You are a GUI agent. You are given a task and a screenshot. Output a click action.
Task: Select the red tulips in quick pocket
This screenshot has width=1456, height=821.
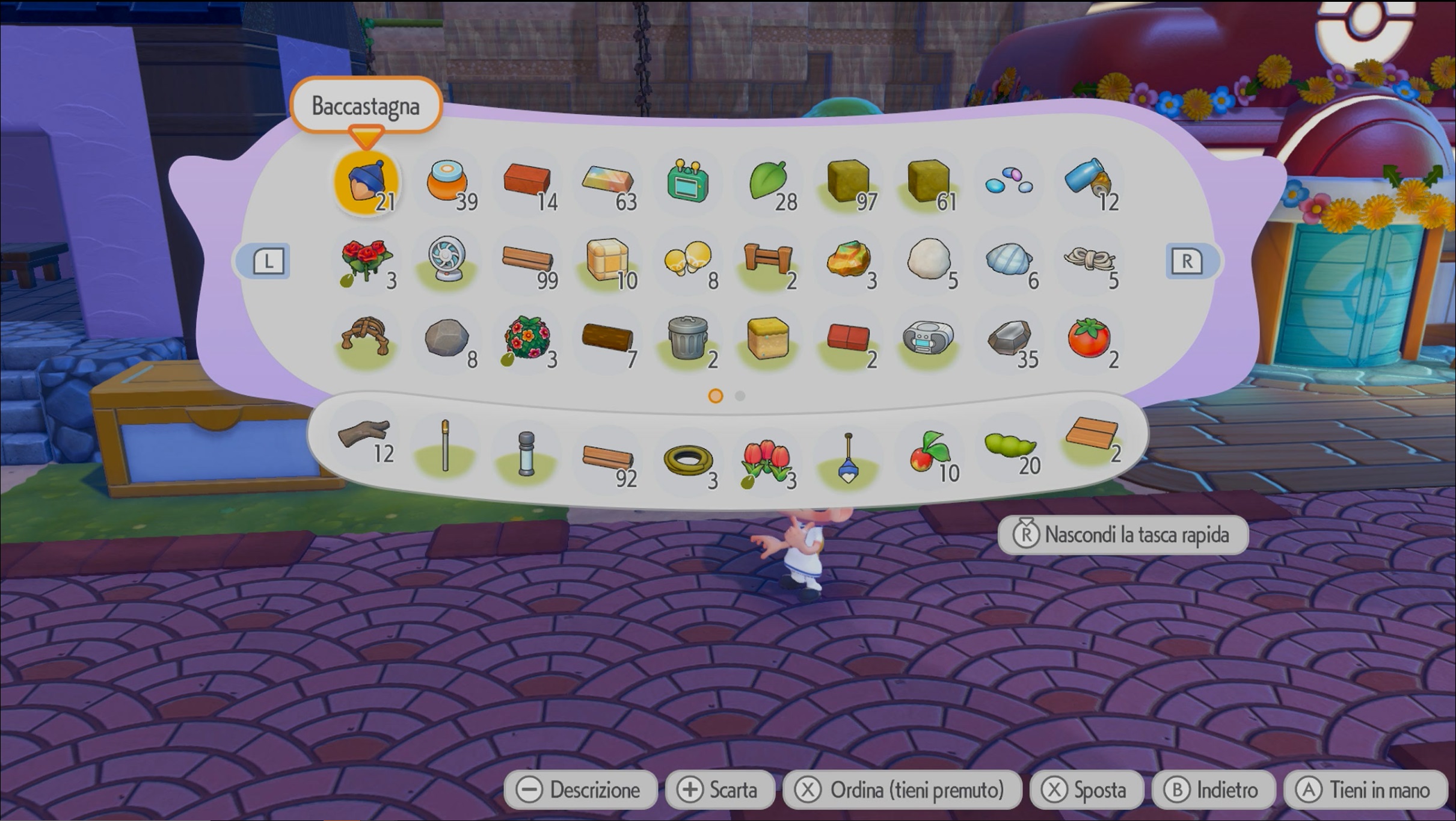coord(766,461)
